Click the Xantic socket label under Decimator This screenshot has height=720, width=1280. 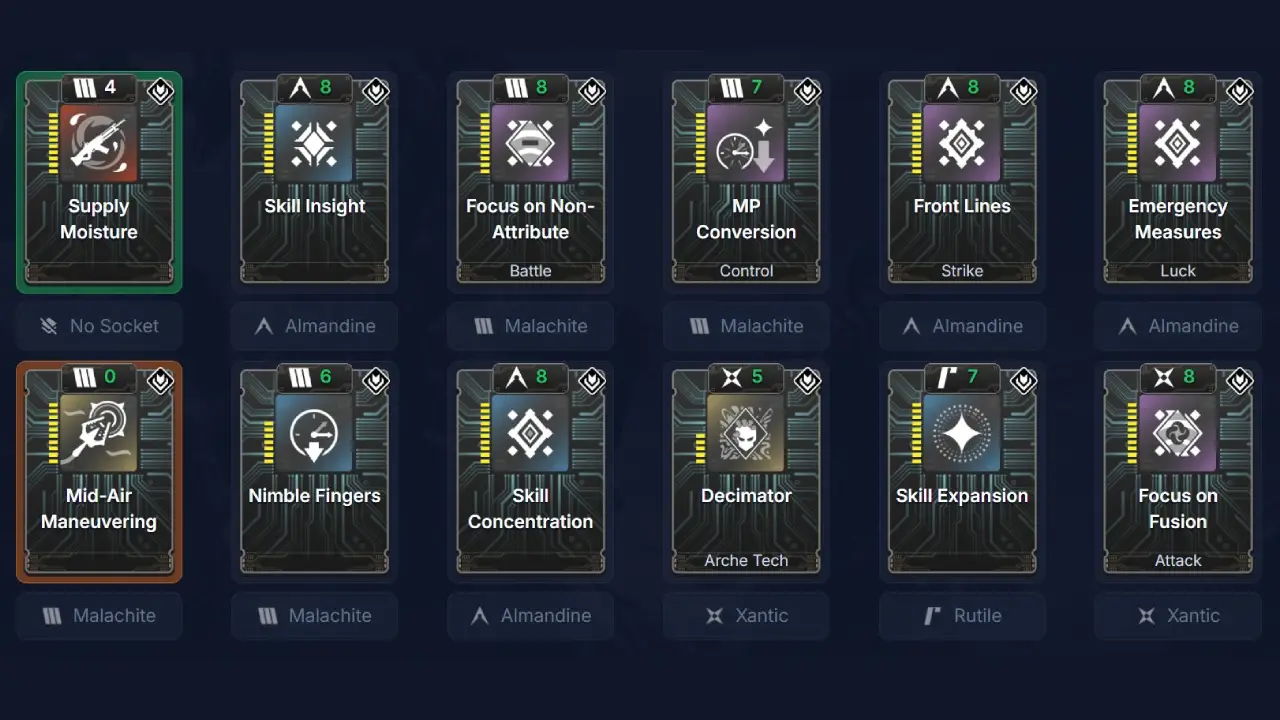(746, 616)
